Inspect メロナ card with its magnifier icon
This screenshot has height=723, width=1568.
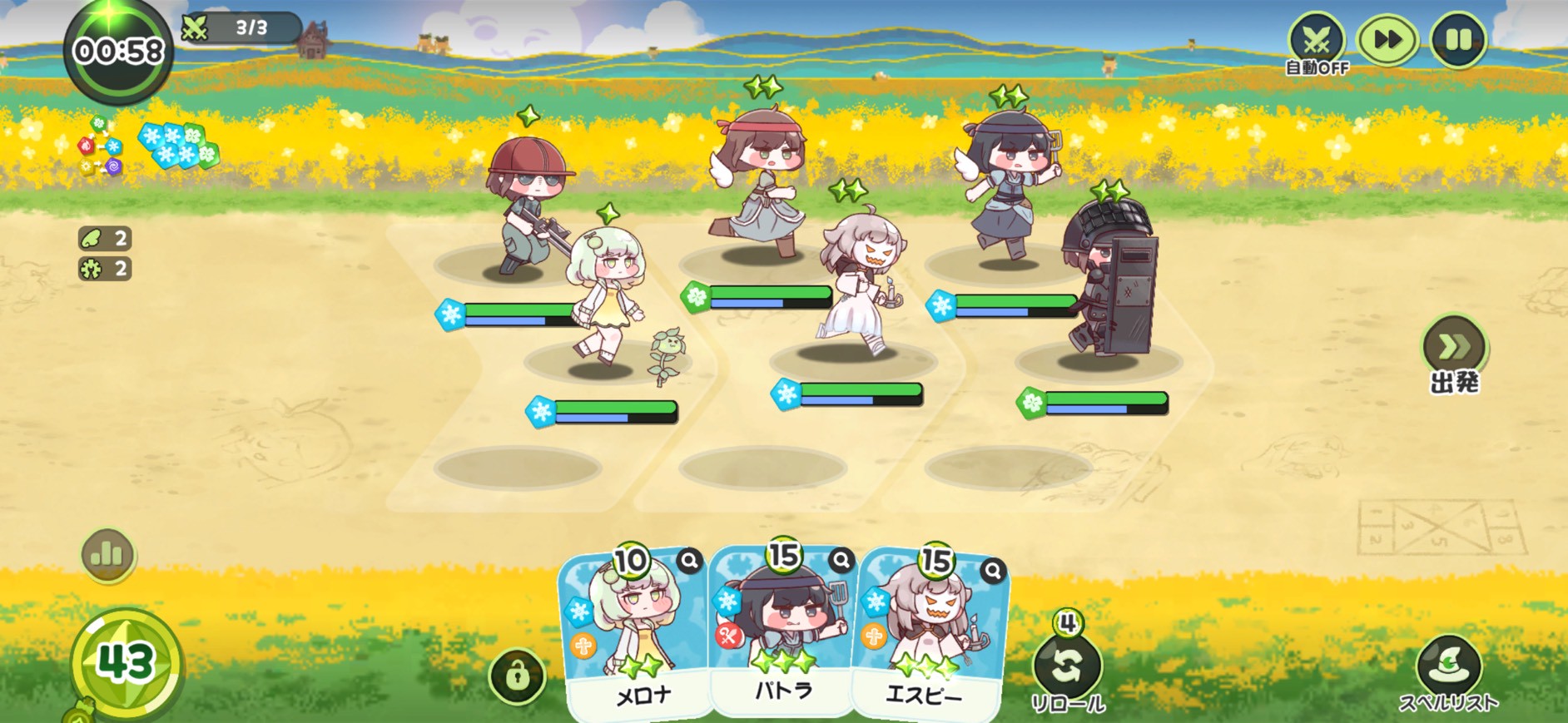pos(689,562)
